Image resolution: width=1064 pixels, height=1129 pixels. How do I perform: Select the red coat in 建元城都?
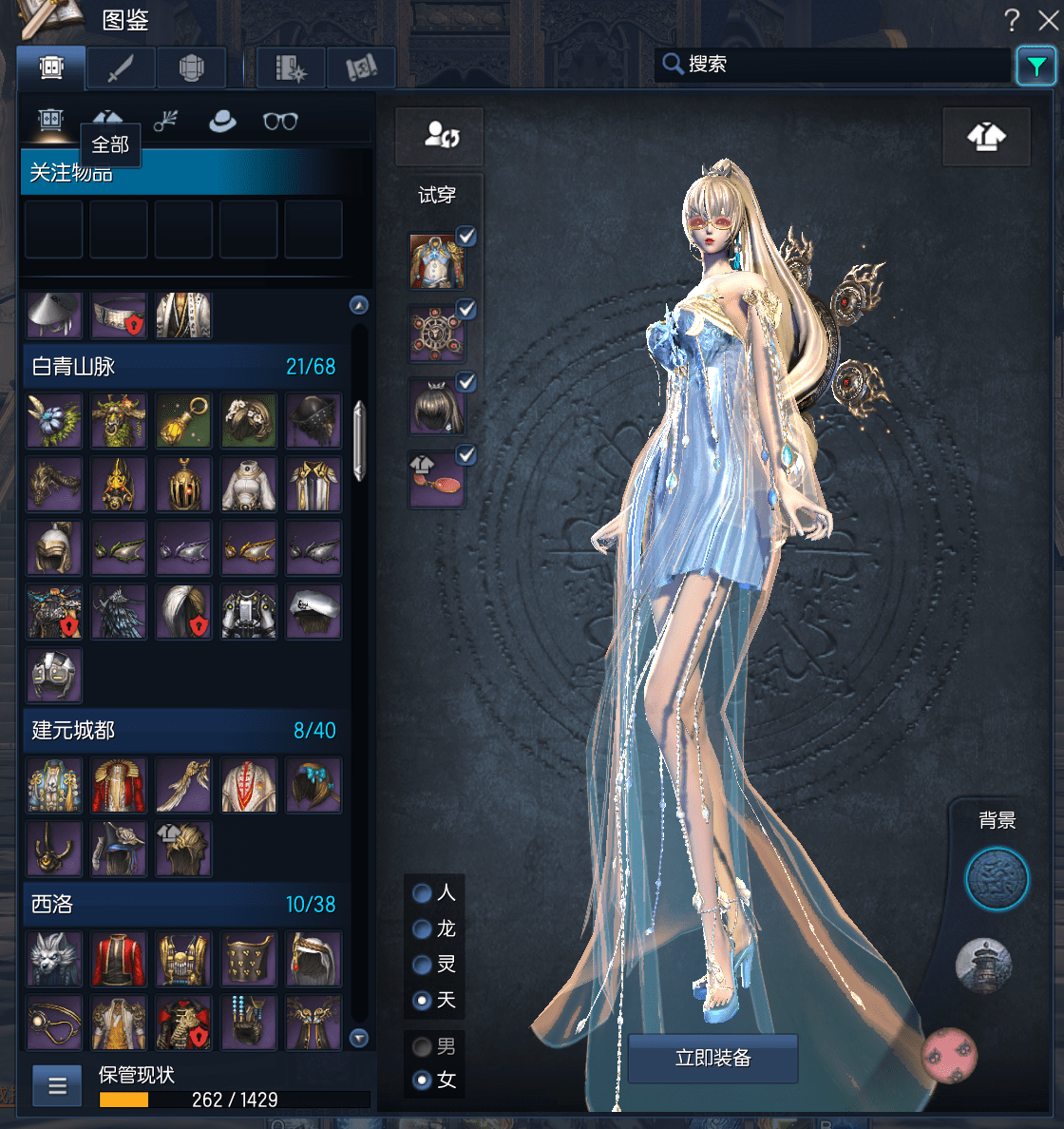click(119, 785)
